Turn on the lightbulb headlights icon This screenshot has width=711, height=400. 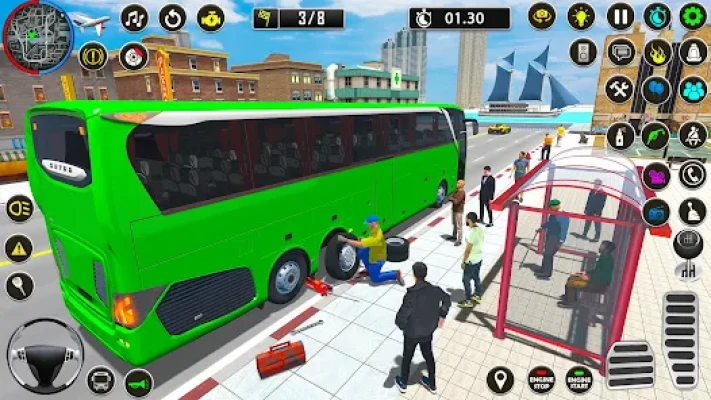pyautogui.click(x=581, y=16)
